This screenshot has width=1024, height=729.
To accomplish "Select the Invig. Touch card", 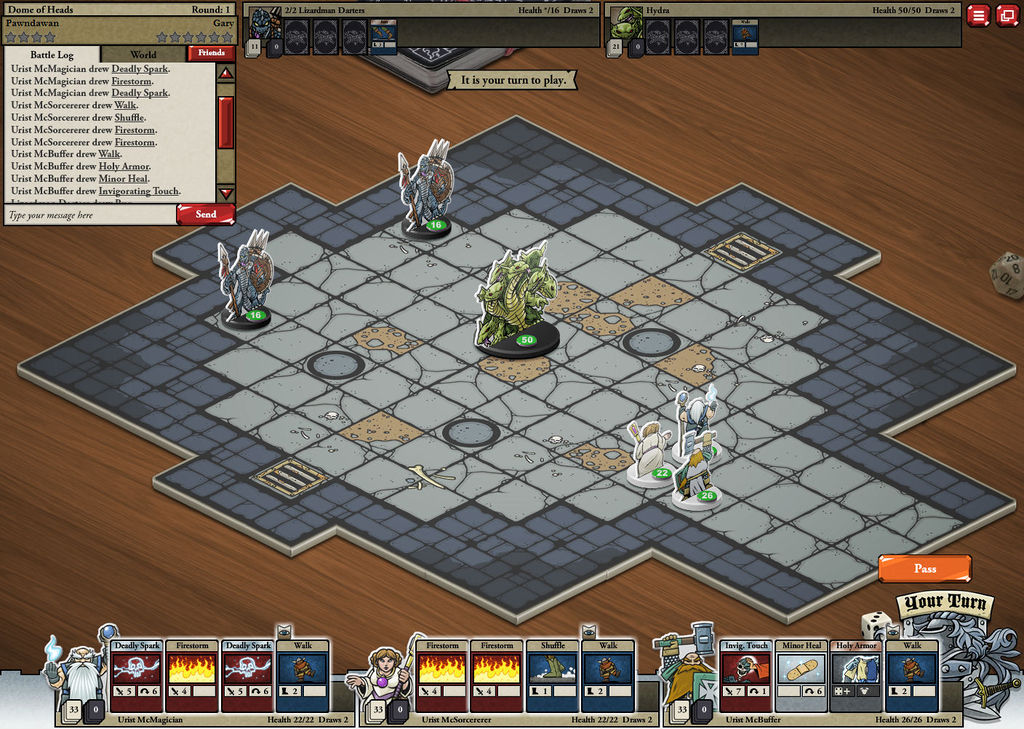I will tap(745, 675).
